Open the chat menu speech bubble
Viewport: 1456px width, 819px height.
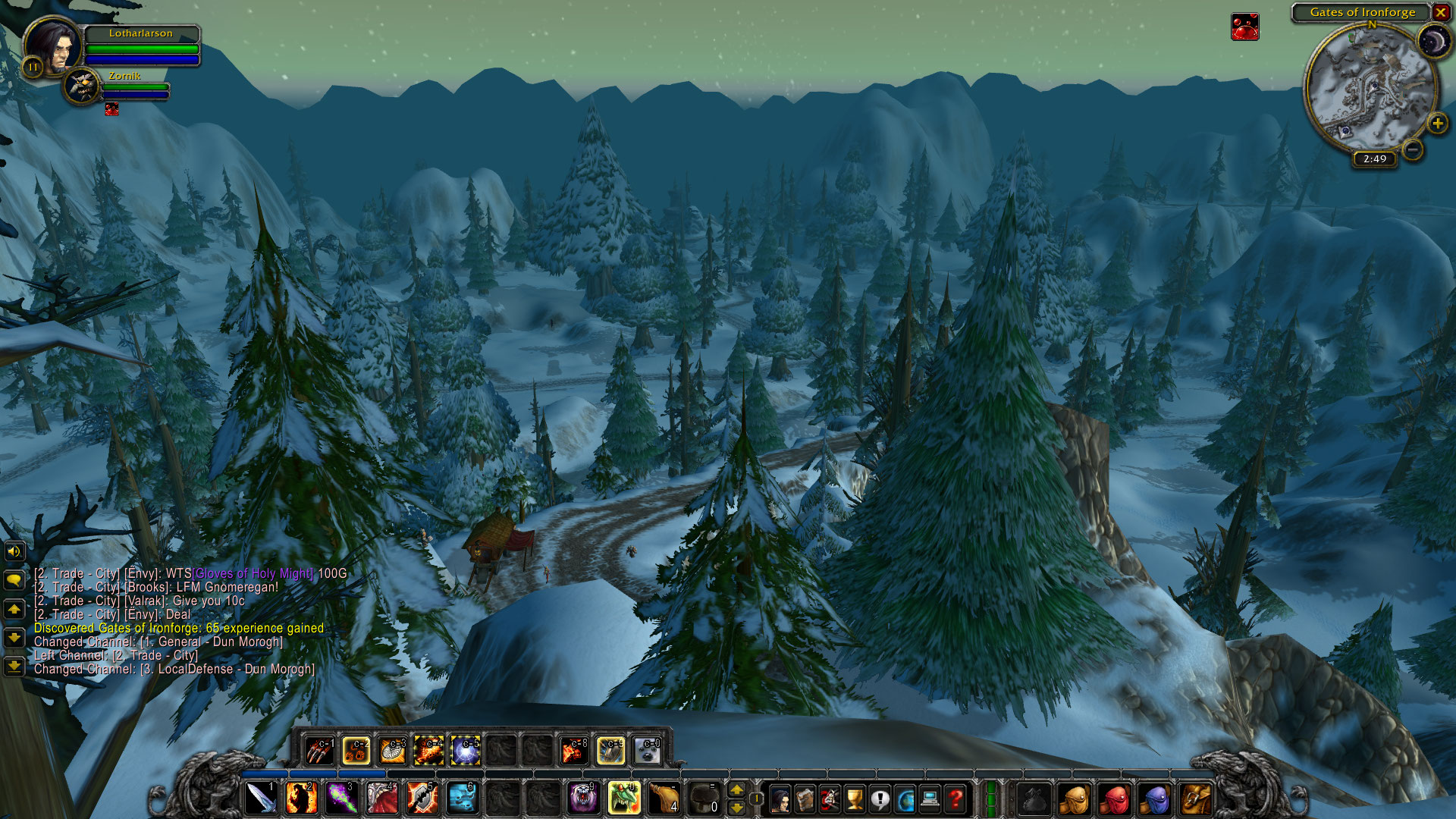pyautogui.click(x=14, y=580)
